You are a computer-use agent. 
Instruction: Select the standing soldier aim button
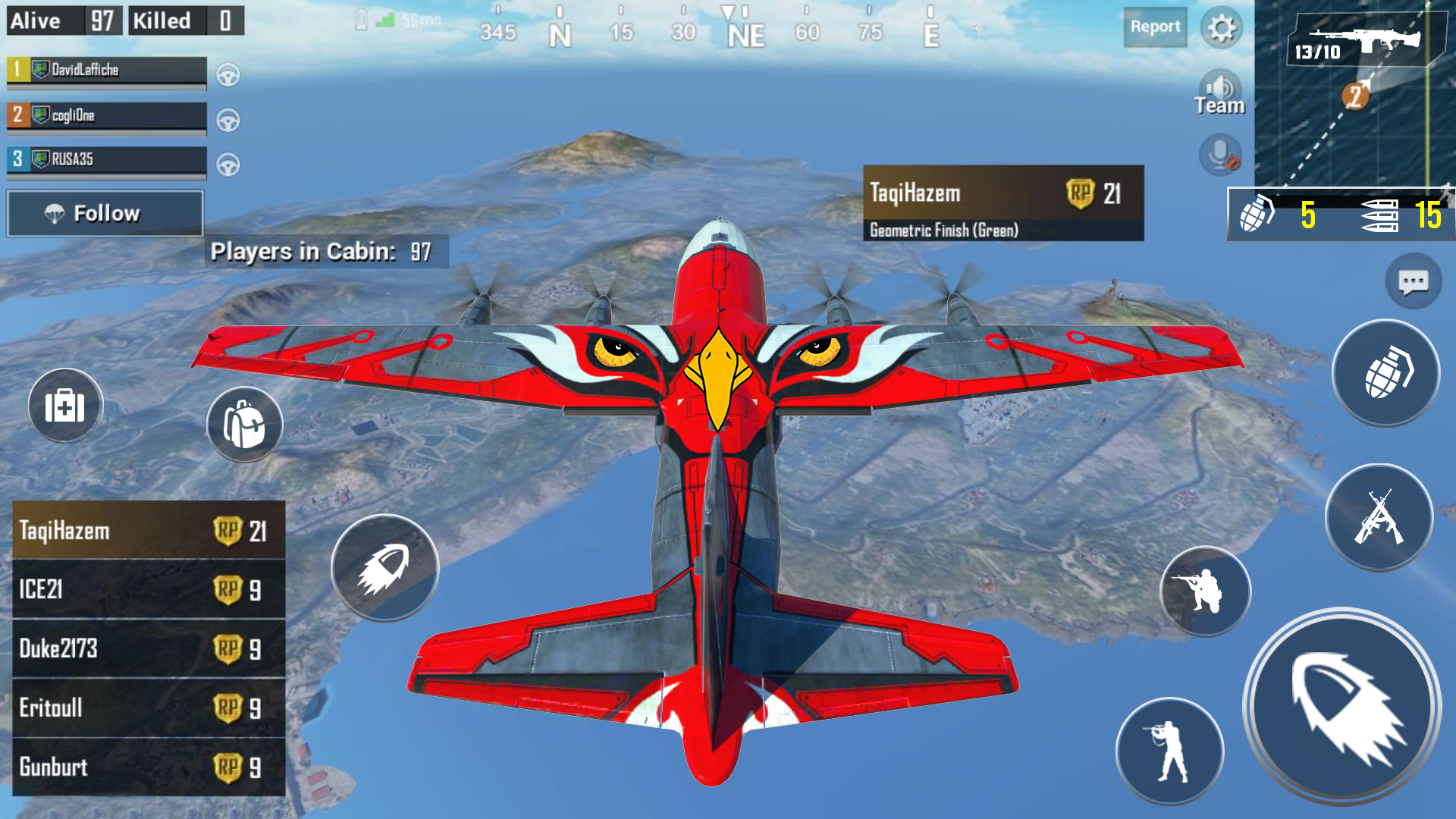point(1169,751)
